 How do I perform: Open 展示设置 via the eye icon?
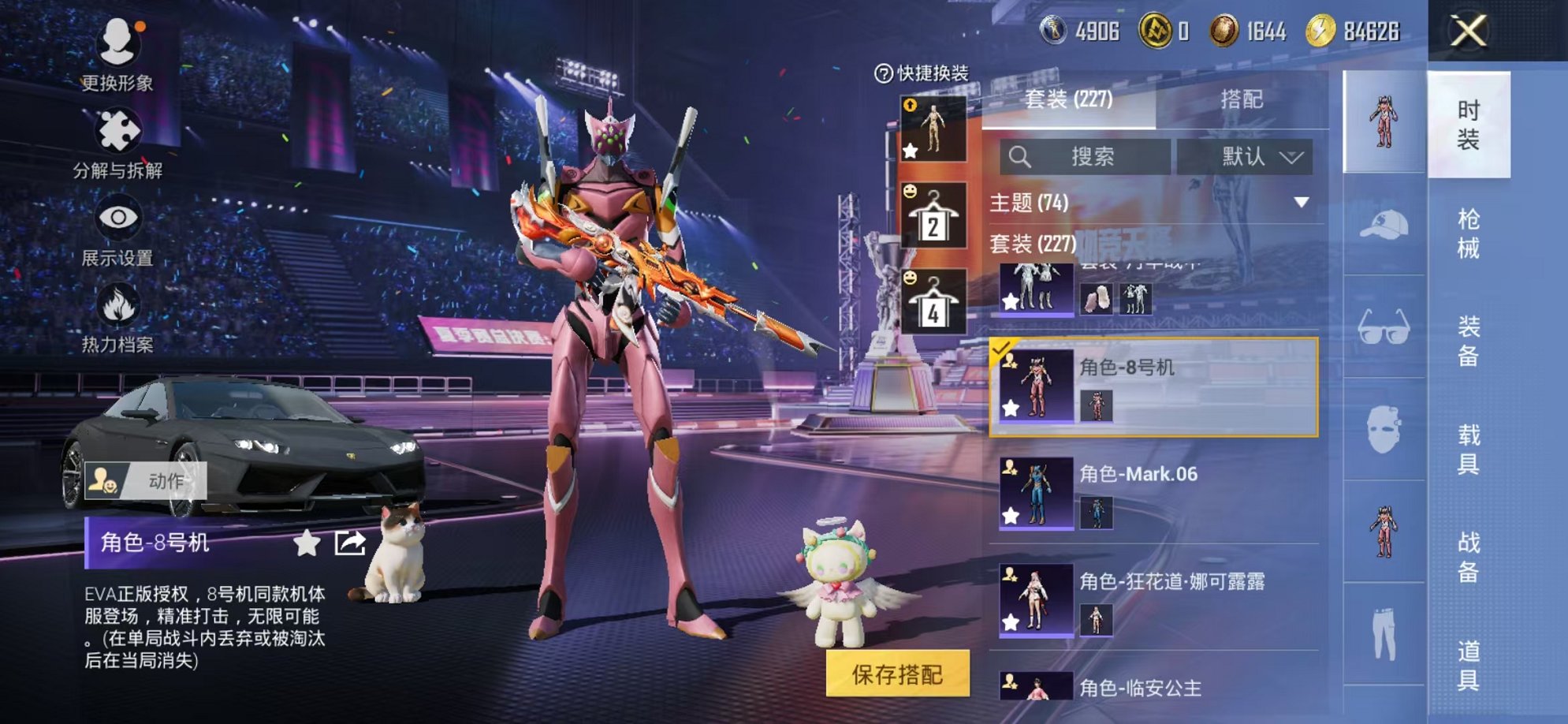point(117,218)
